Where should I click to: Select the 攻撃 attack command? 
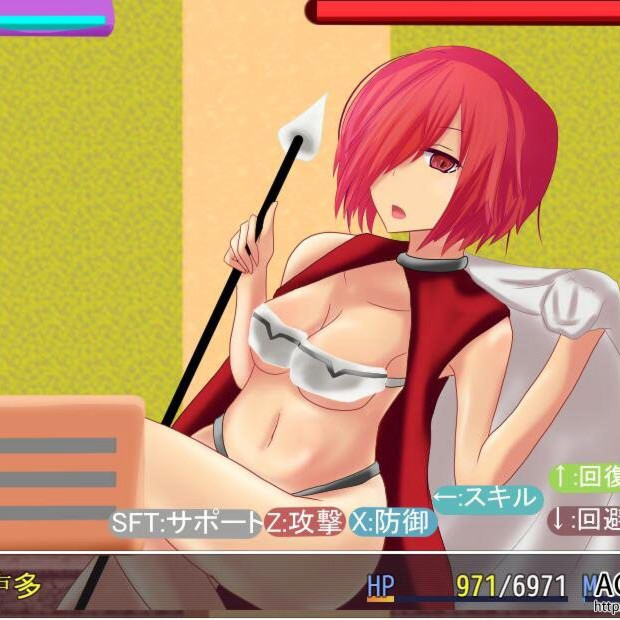[x=306, y=523]
